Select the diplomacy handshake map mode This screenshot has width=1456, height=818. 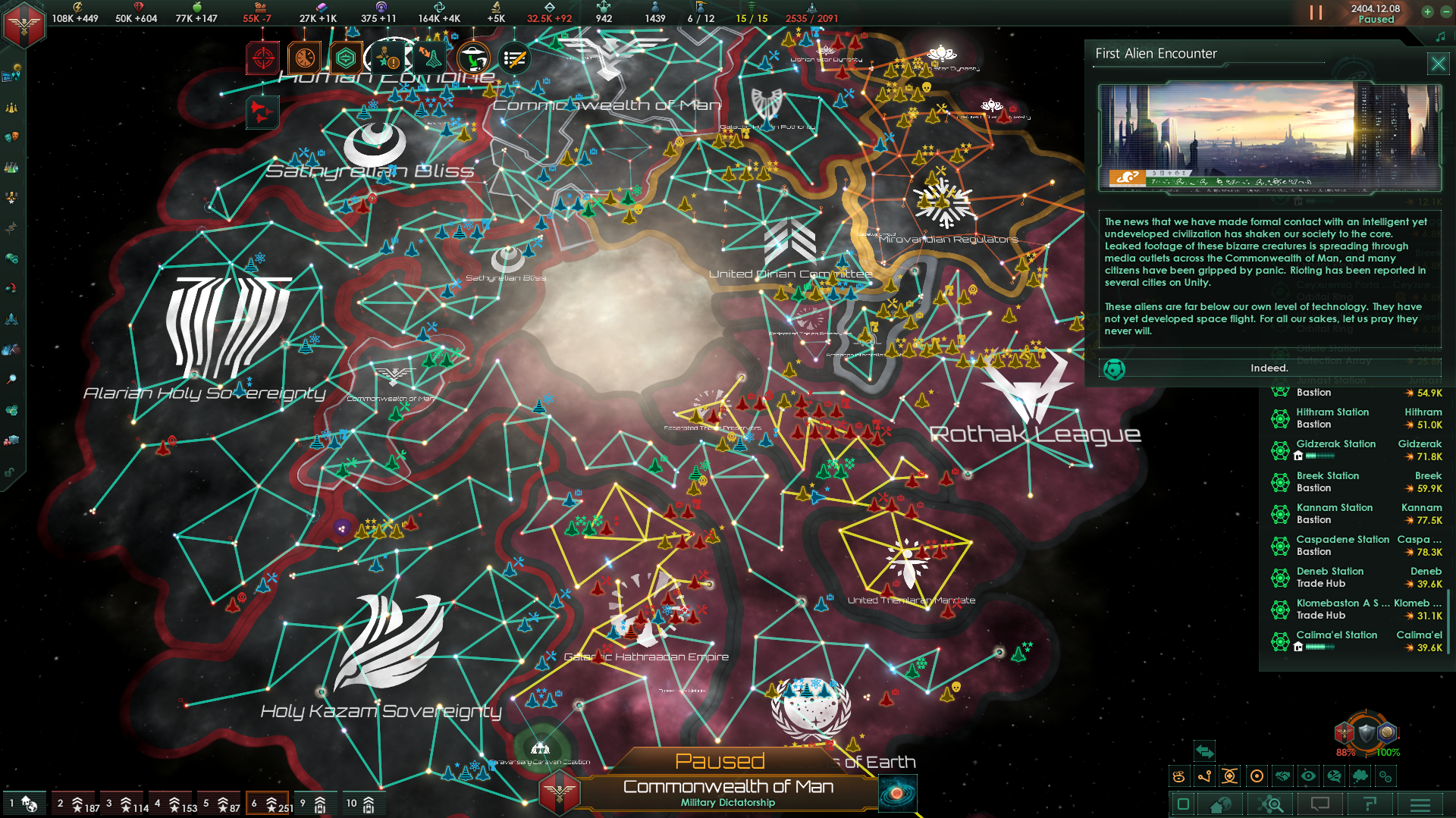click(x=1283, y=777)
